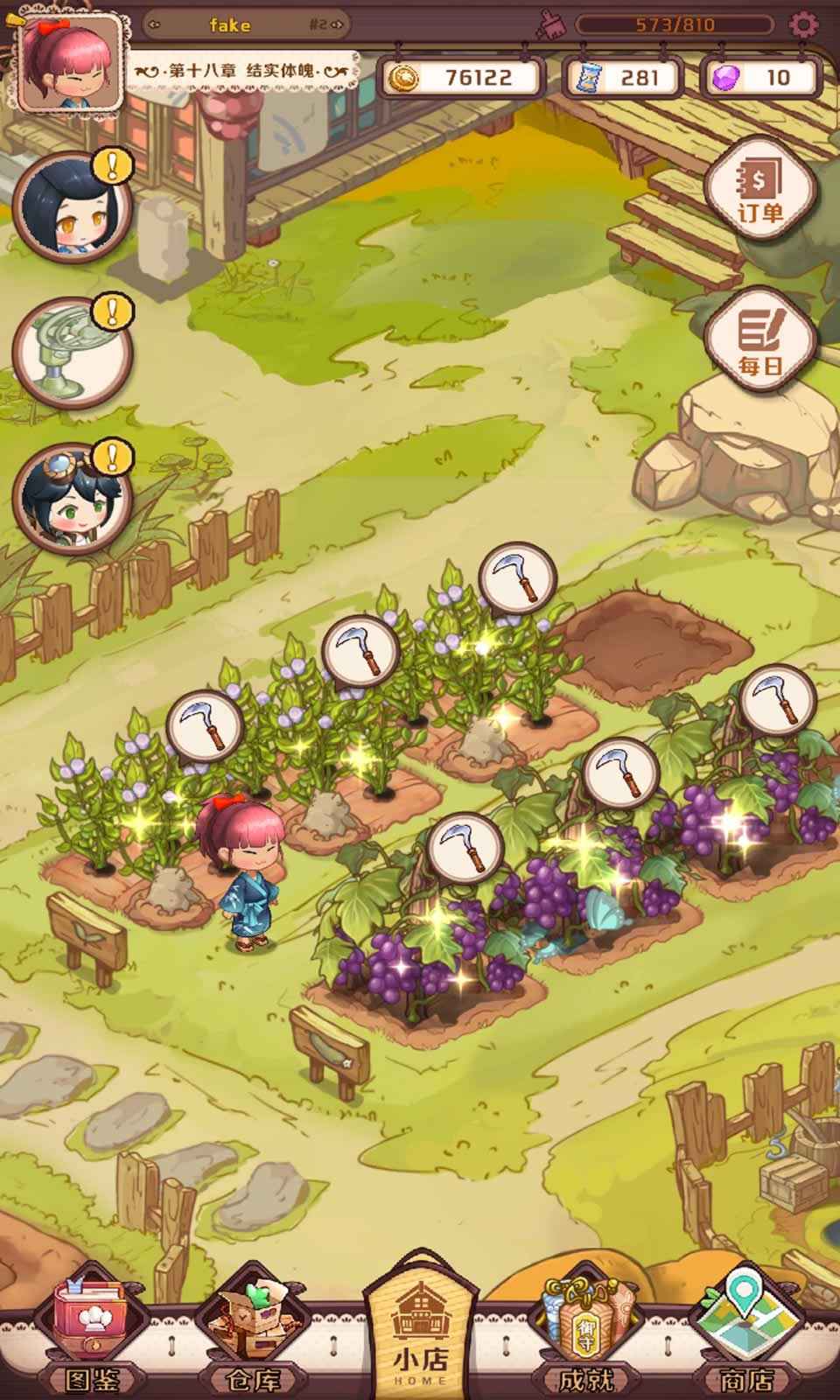
Task: Click the gold coin currency counter
Action: click(462, 78)
